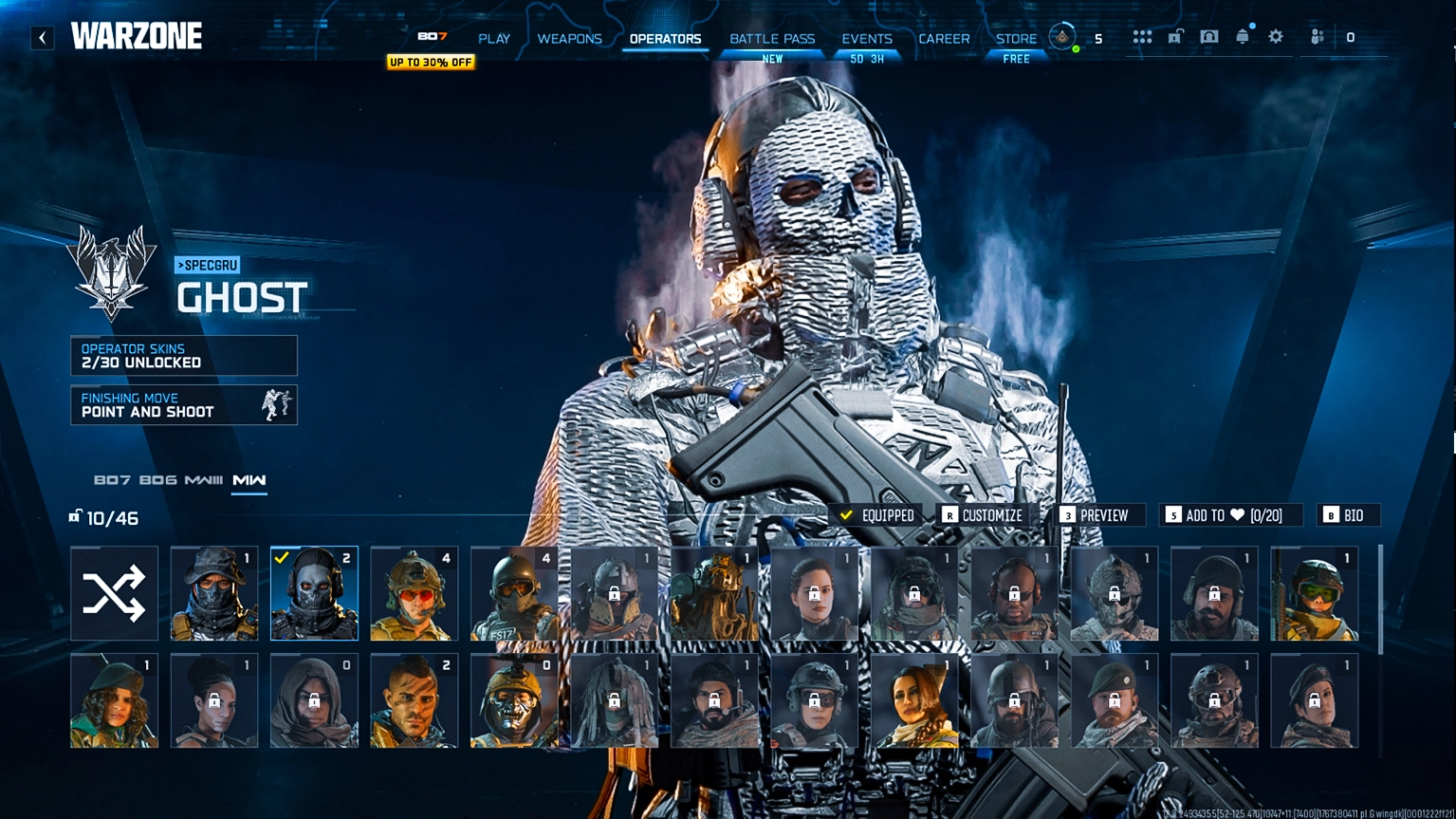Select the locked hooded operator thumbnail
This screenshot has width=1456, height=819.
click(x=314, y=700)
